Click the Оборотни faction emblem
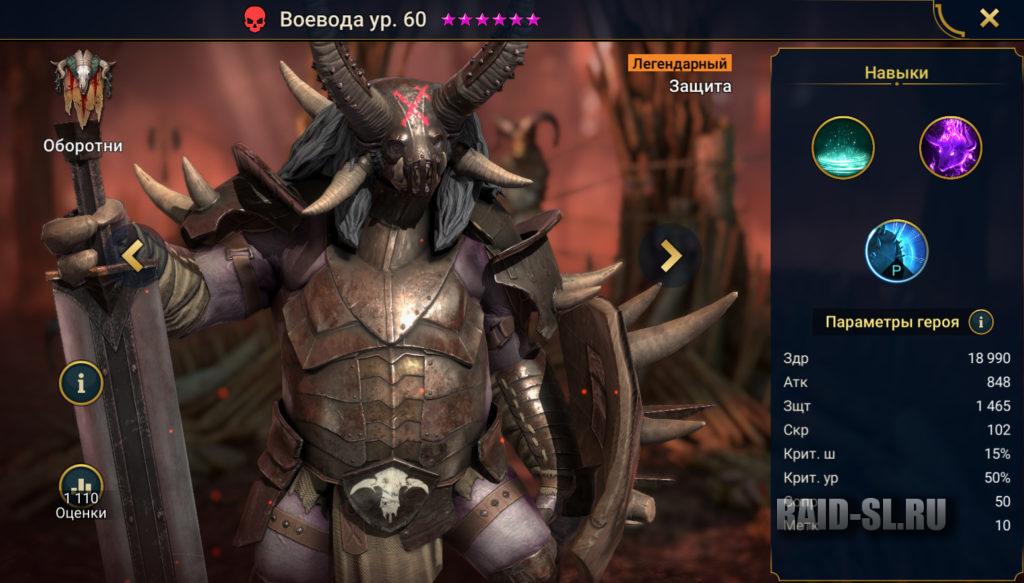Viewport: 1024px width, 583px height. point(83,88)
